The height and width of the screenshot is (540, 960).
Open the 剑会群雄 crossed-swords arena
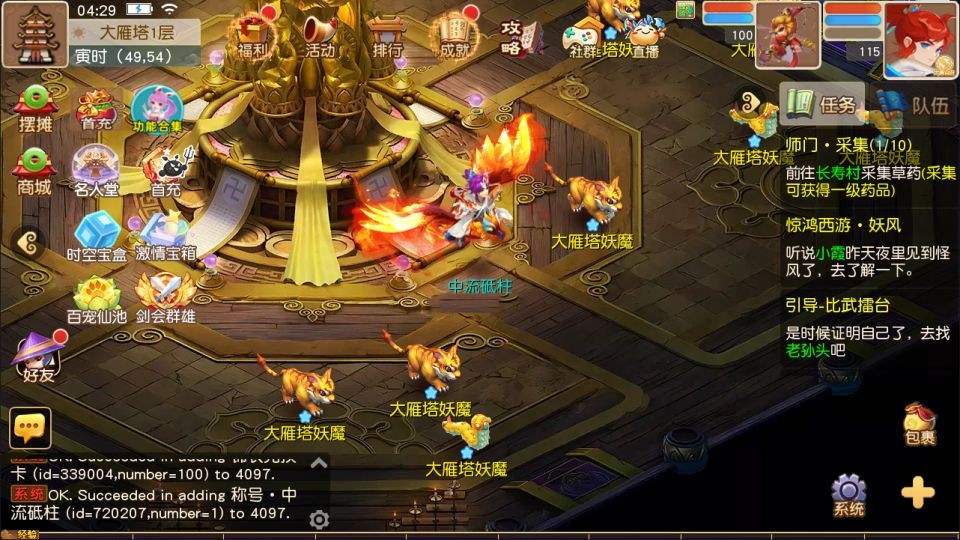click(x=166, y=299)
